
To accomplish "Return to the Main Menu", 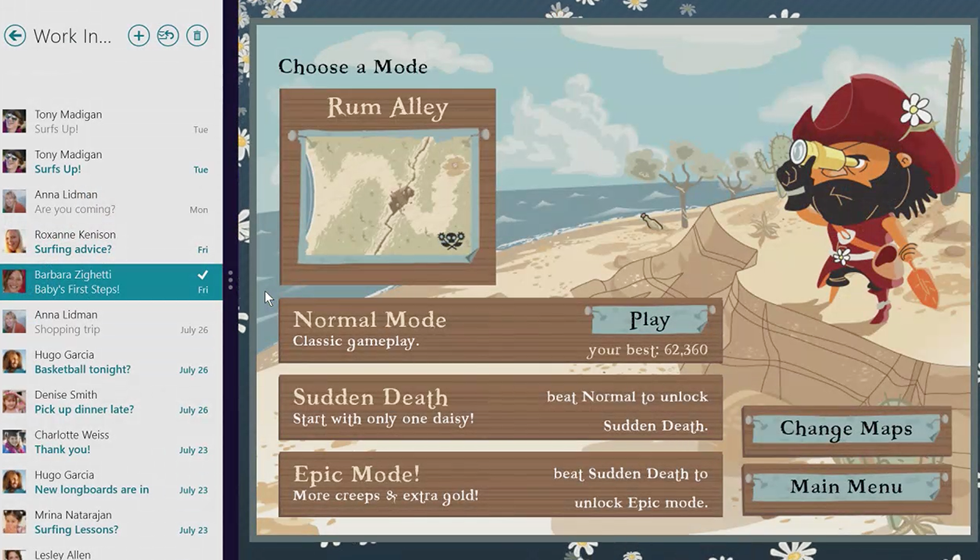I will tap(846, 487).
